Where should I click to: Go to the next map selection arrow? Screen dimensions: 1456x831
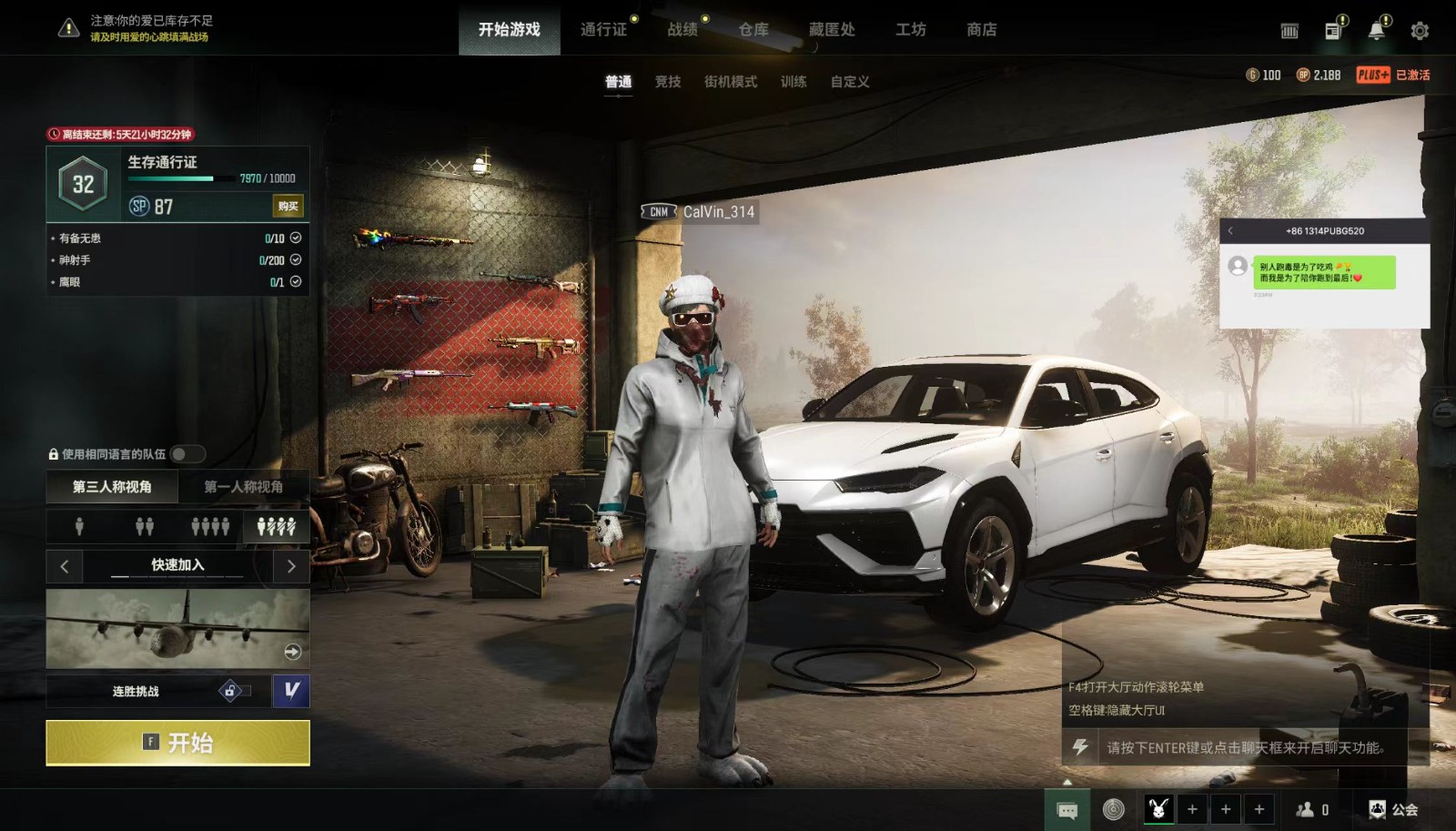pos(291,566)
